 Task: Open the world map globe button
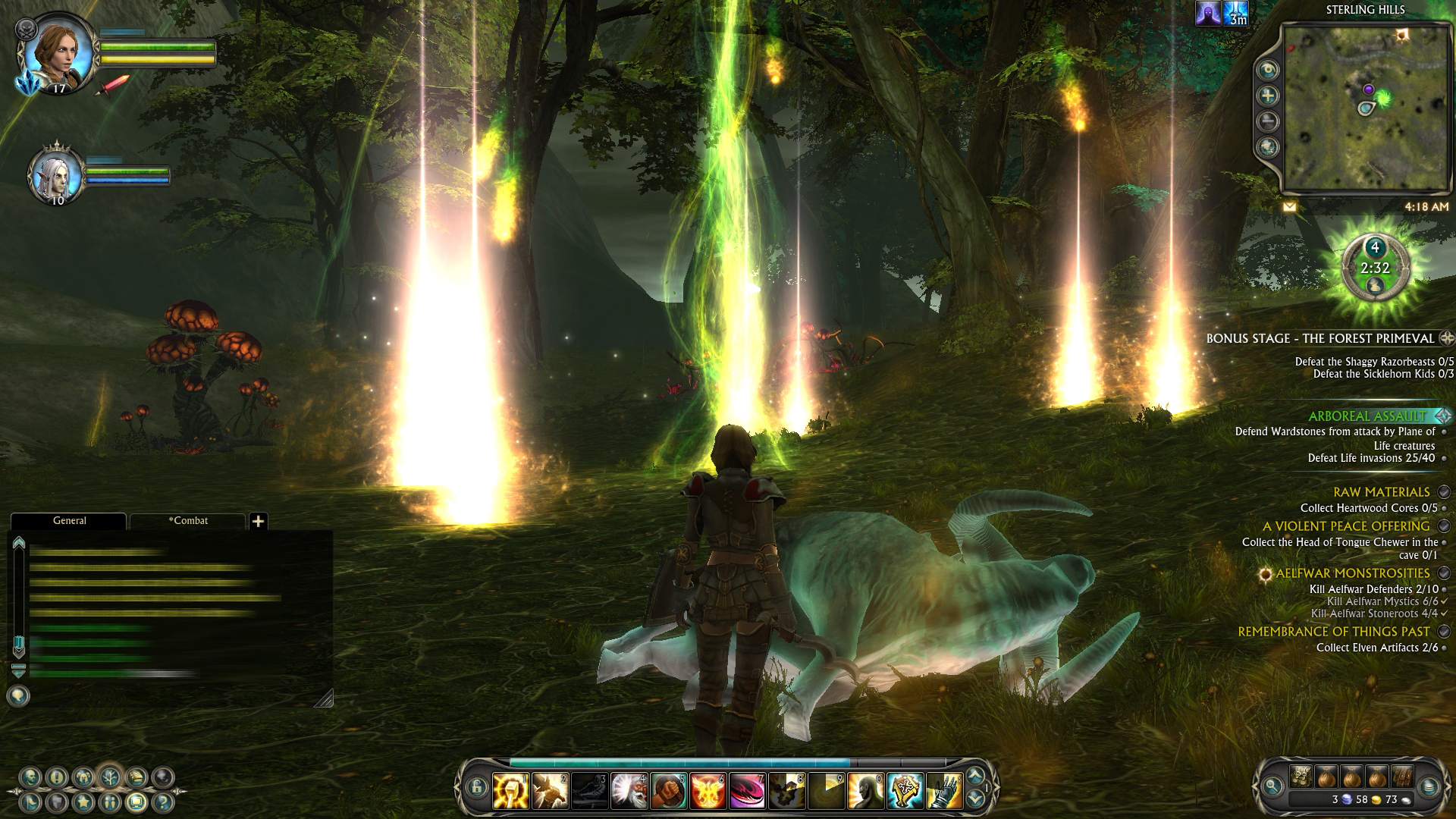[x=1268, y=147]
